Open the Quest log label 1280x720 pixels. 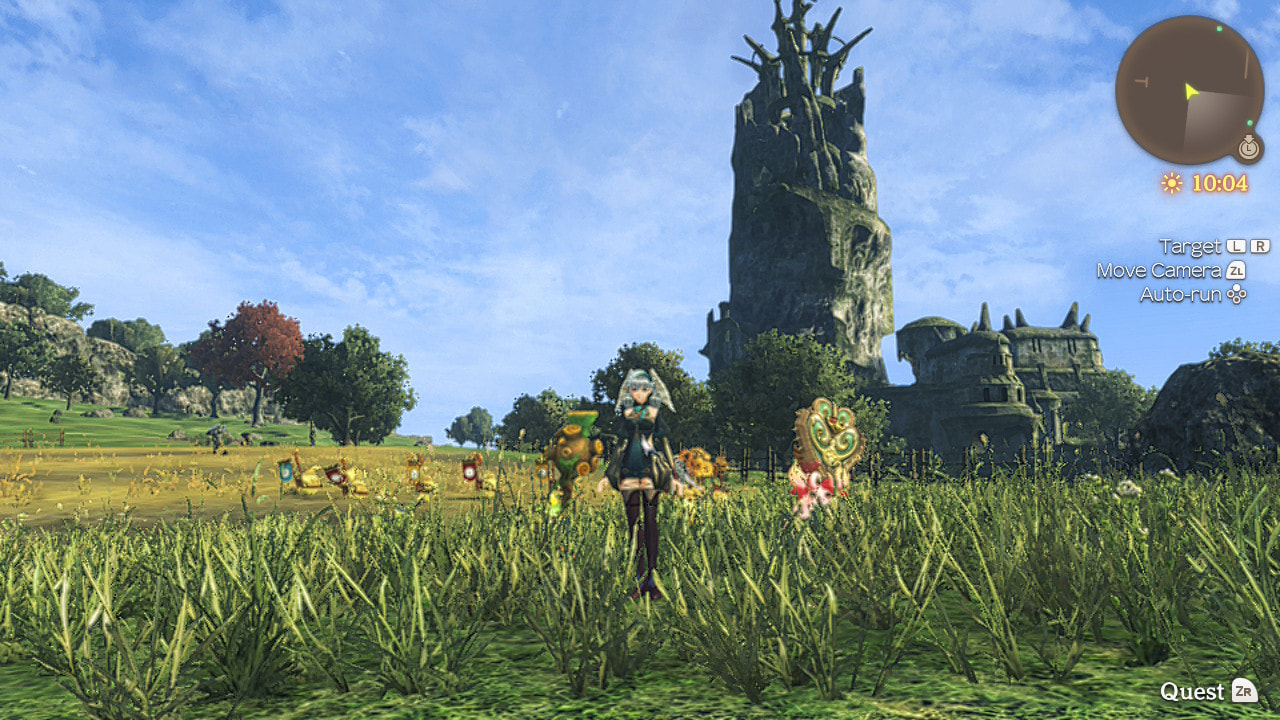click(1192, 691)
